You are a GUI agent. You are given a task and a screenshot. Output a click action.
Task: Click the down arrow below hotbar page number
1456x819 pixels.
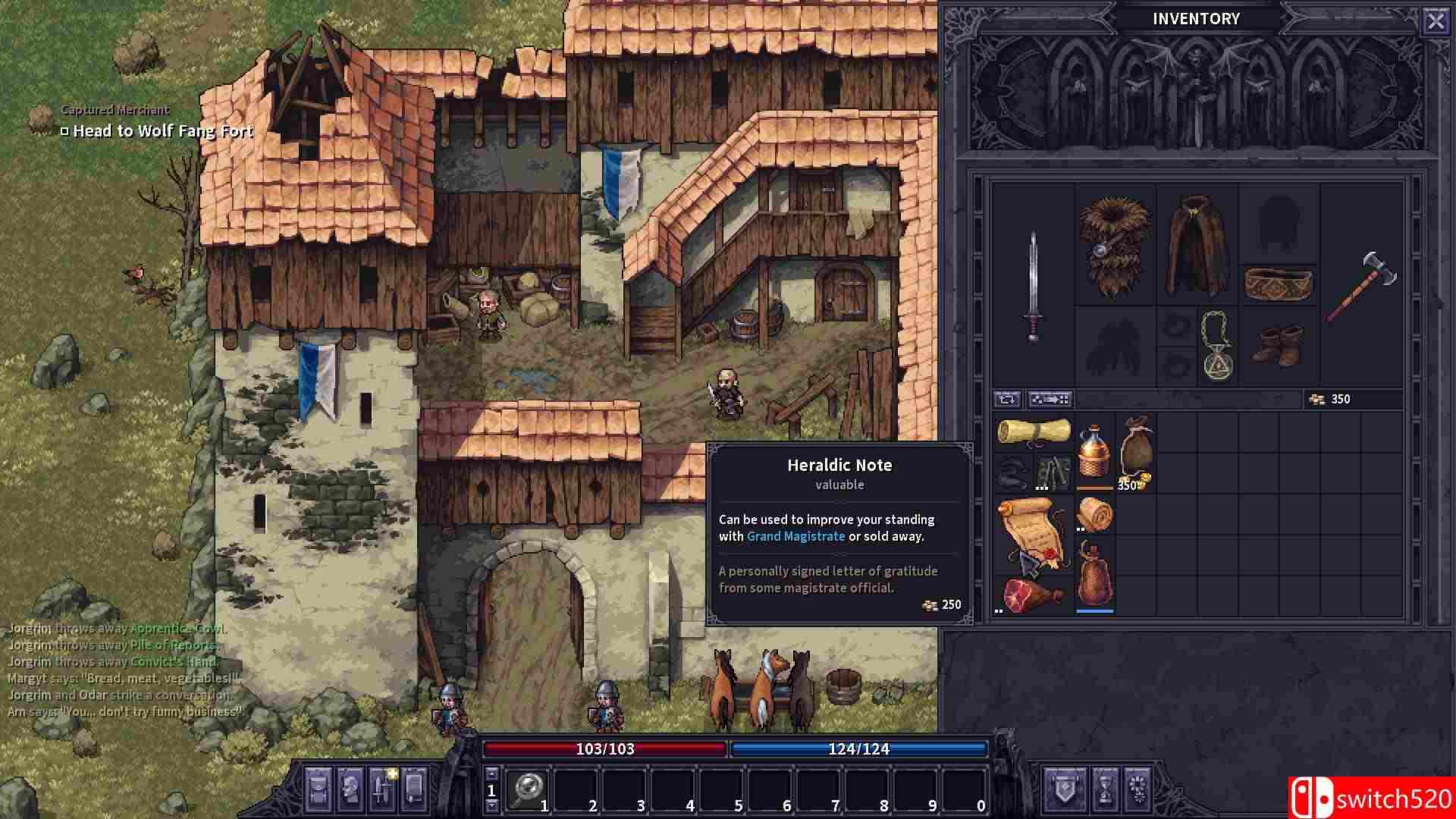click(x=491, y=806)
